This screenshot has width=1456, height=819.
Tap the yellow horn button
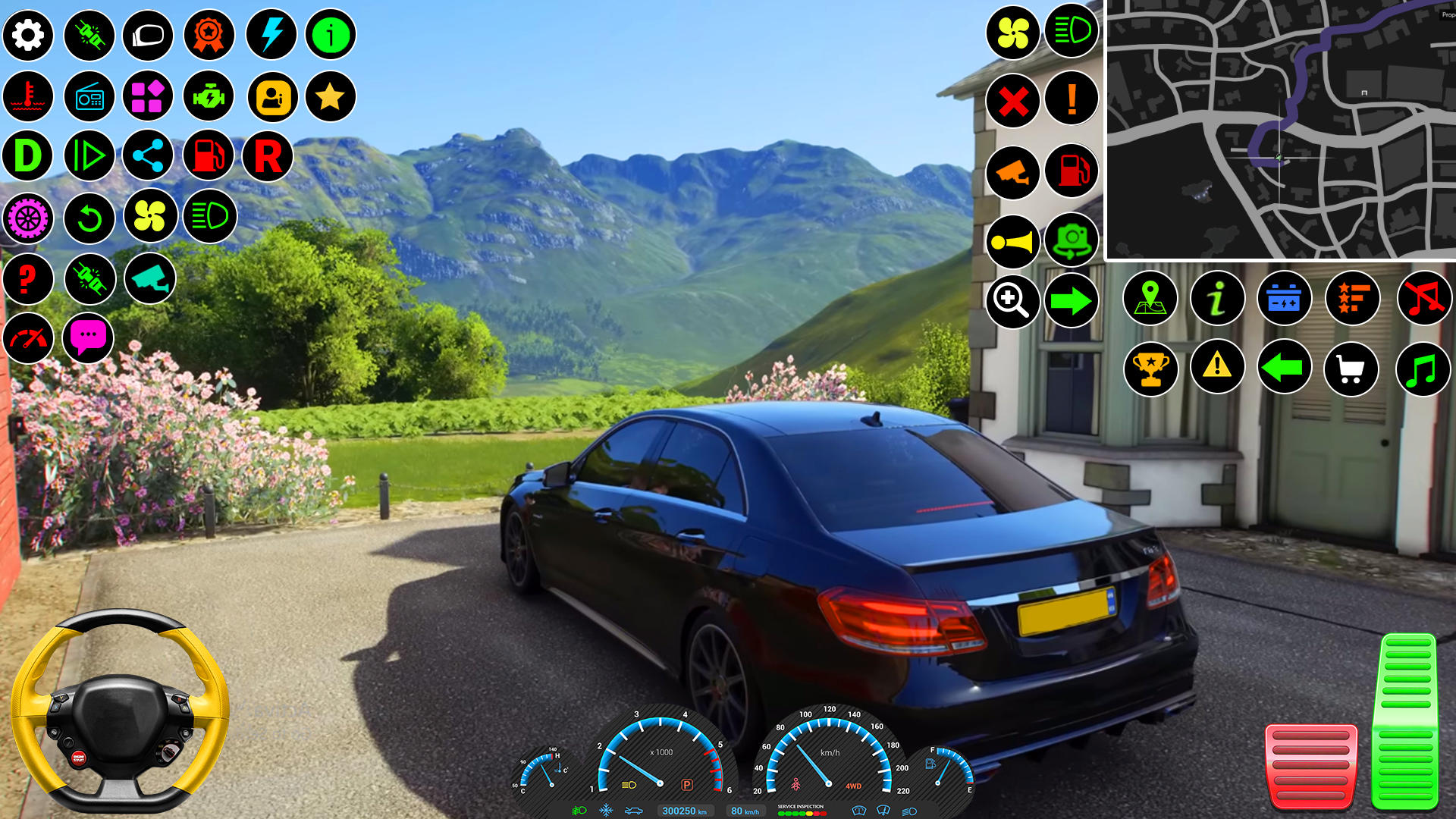coord(1012,243)
